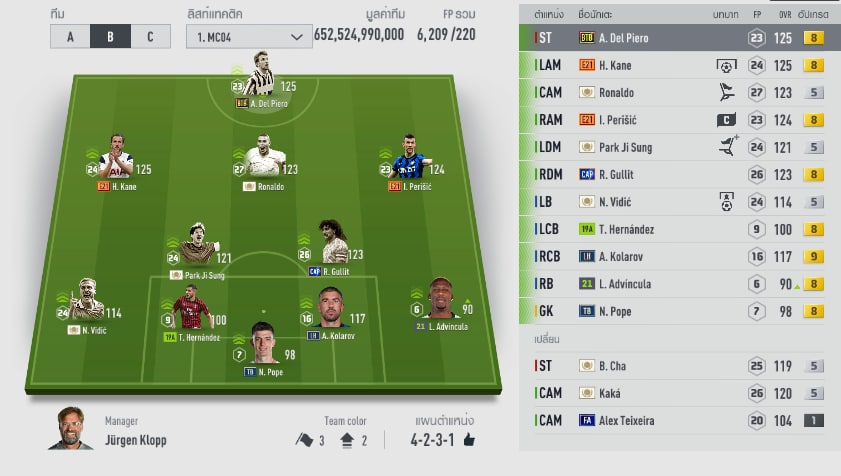Viewport: 841px width, 476px height.
Task: Select N. Pope's card on the pitch
Action: [x=262, y=345]
